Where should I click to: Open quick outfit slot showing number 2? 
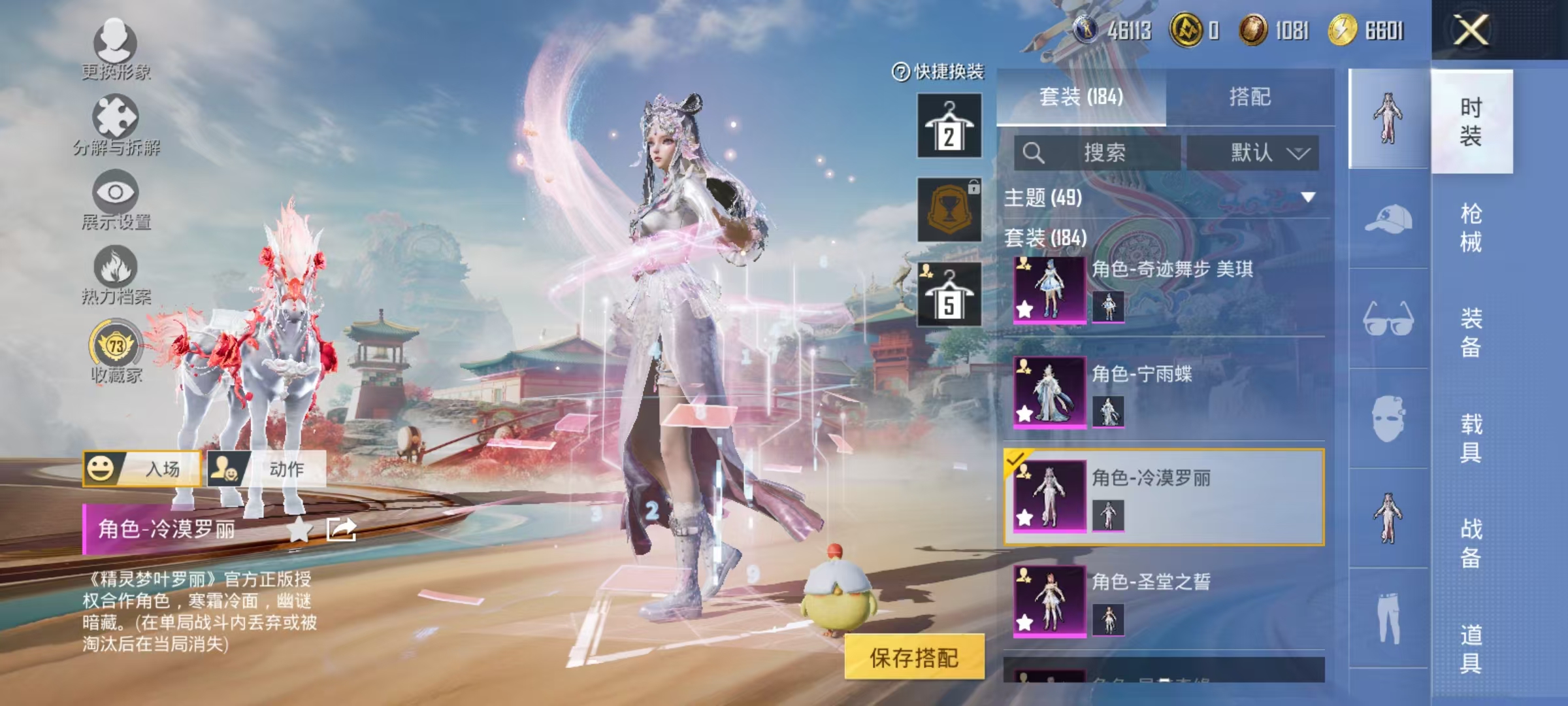949,126
